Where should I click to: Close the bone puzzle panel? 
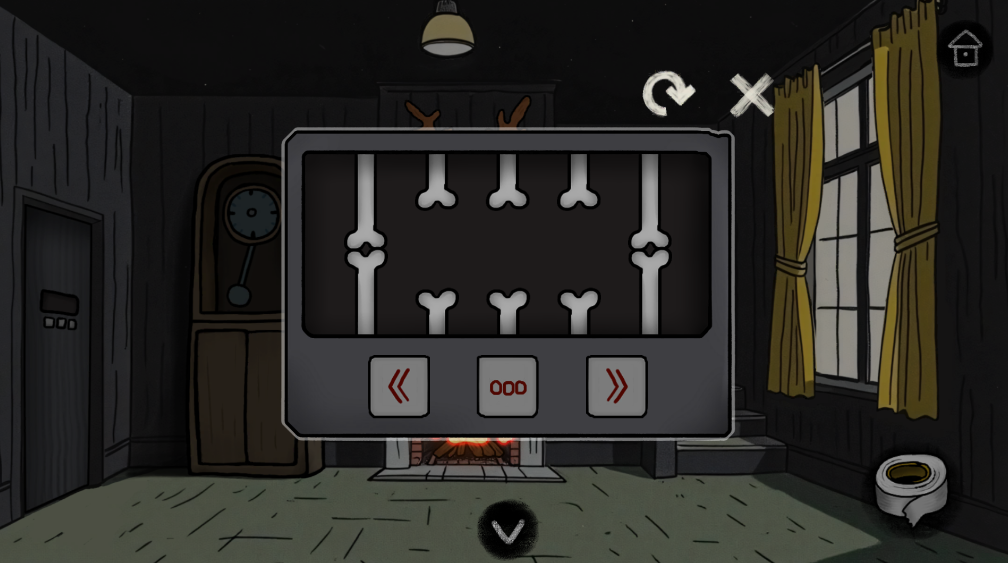point(751,95)
